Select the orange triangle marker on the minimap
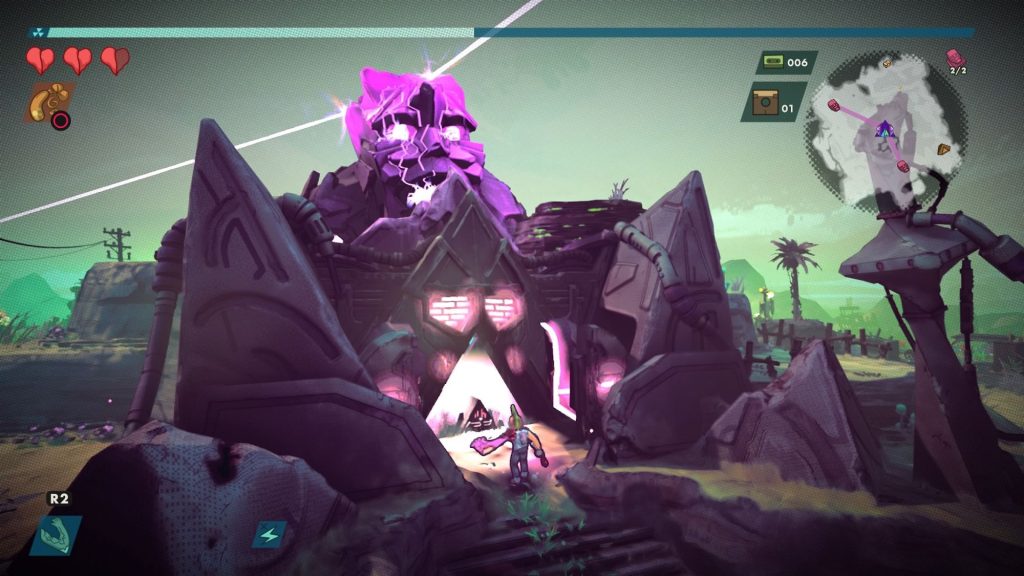 [x=943, y=150]
